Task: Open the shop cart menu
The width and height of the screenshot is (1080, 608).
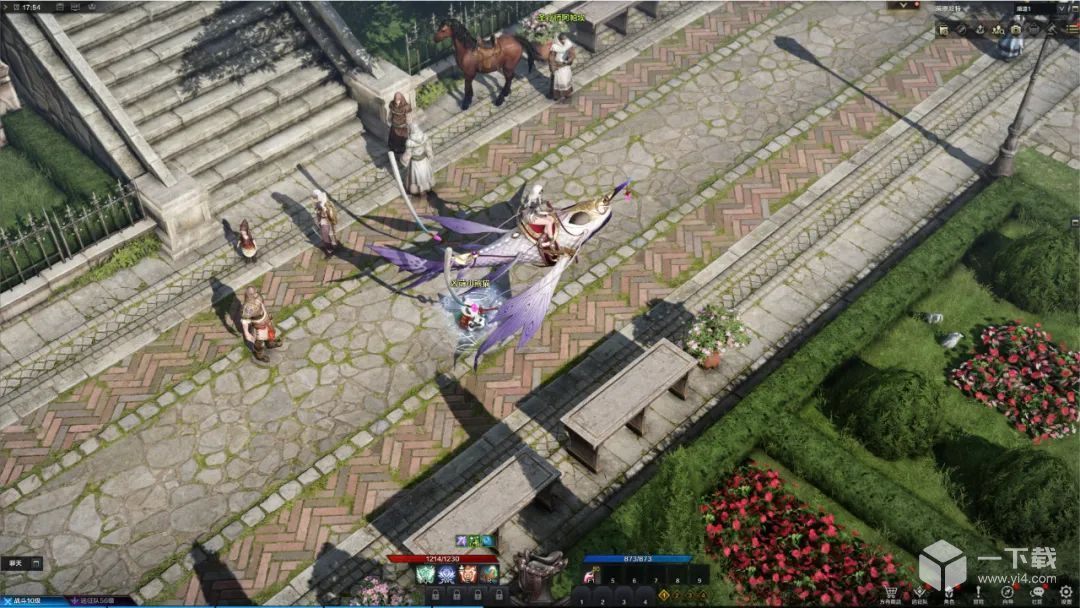Action: point(889,591)
